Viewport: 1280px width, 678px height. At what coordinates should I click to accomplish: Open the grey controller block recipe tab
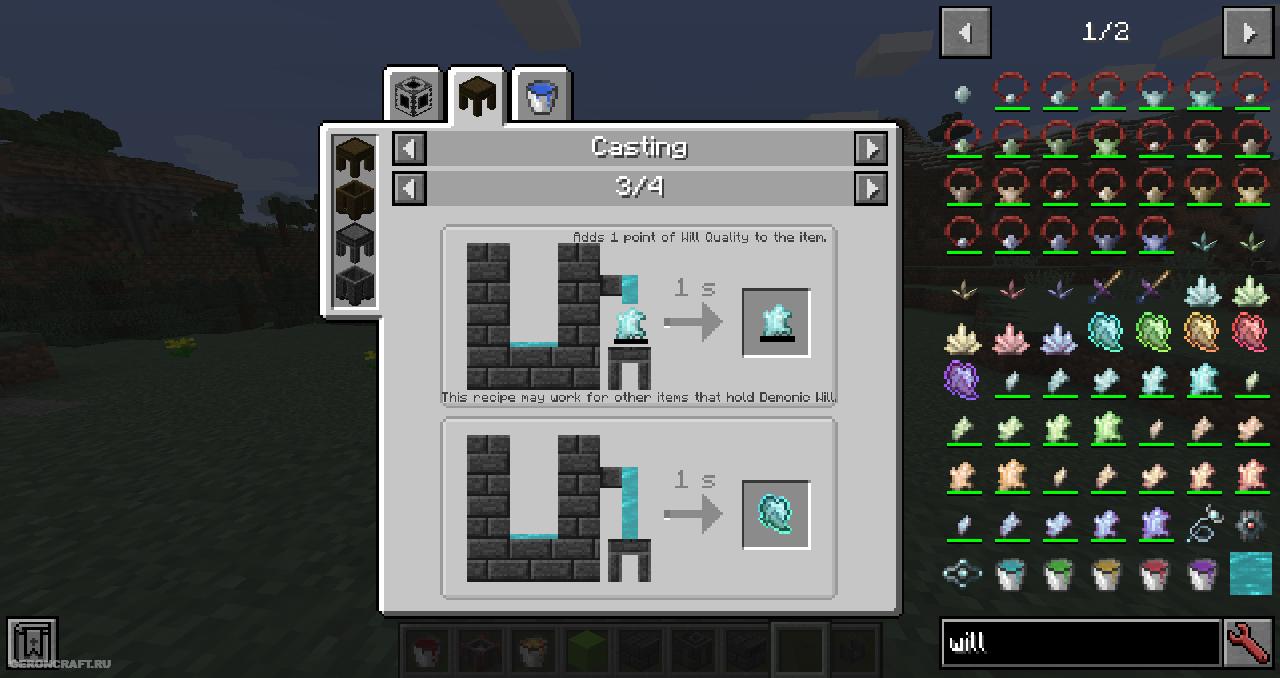coord(414,97)
